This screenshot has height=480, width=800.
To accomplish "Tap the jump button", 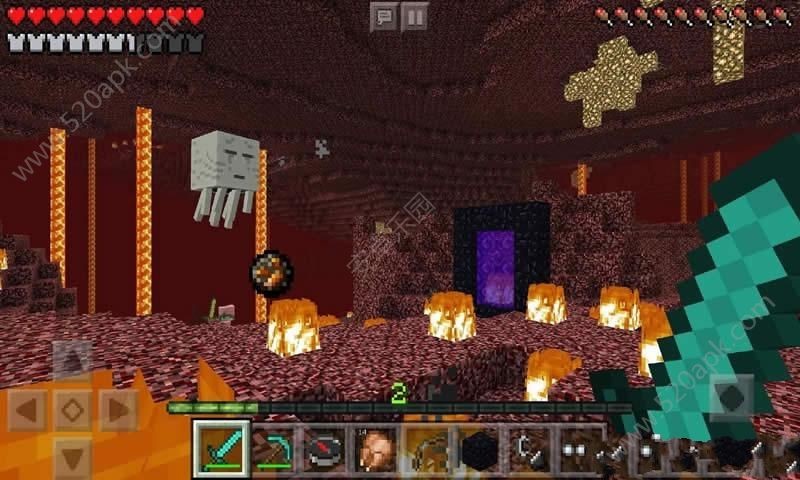I will (x=731, y=398).
